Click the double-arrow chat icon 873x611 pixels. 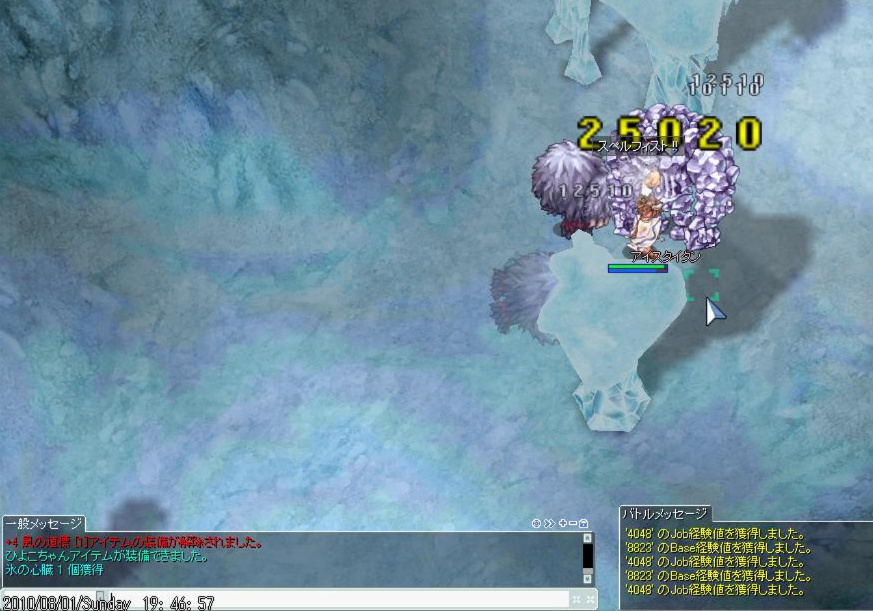pos(549,523)
